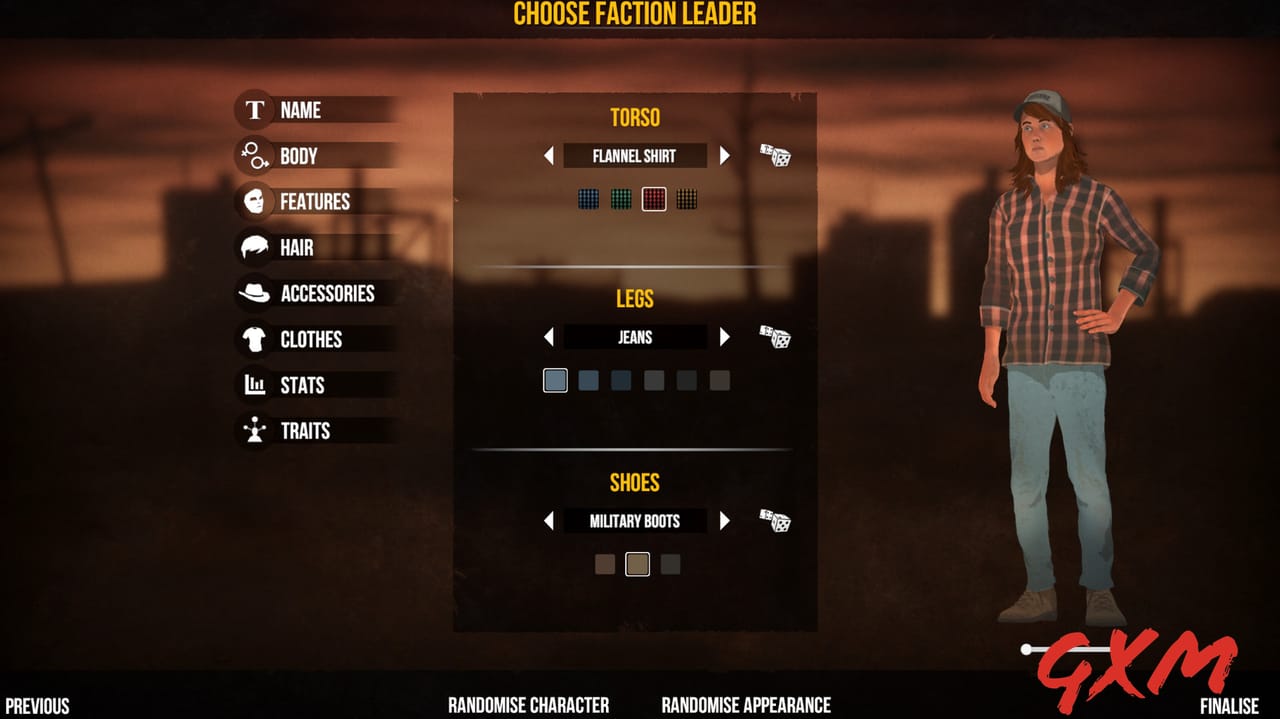The width and height of the screenshot is (1280, 719).
Task: Randomise the legs clothing with dice
Action: pos(775,337)
